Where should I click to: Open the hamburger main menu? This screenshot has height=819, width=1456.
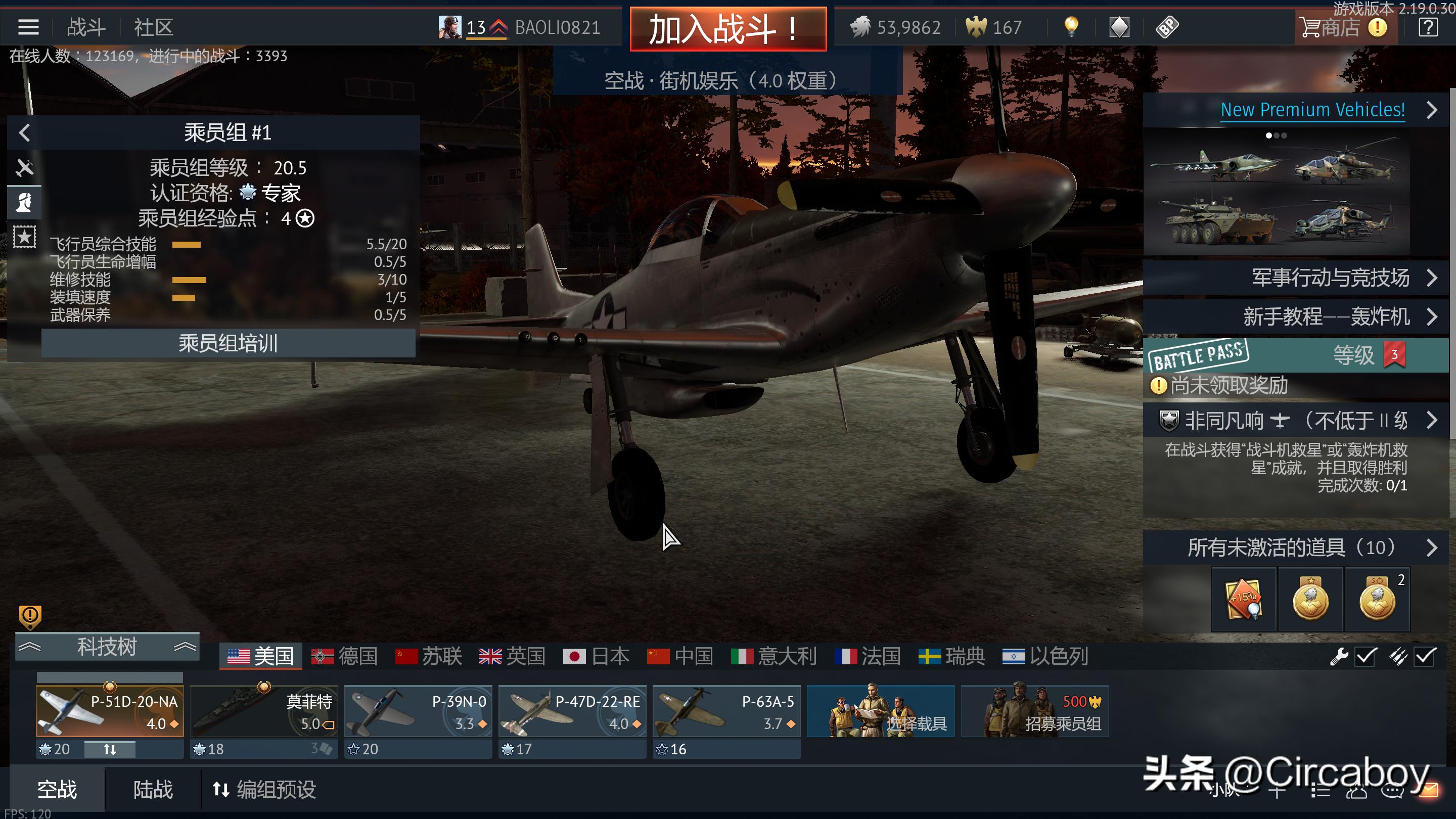(28, 27)
